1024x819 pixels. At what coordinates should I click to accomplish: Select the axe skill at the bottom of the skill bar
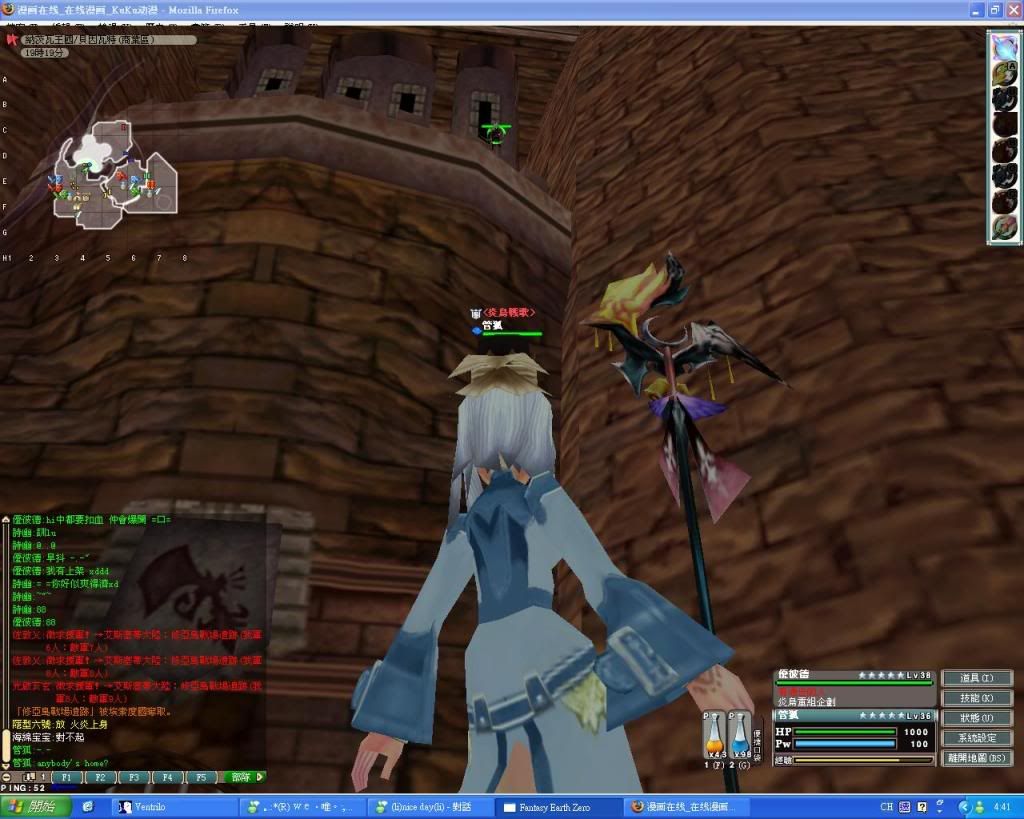pyautogui.click(x=1003, y=228)
